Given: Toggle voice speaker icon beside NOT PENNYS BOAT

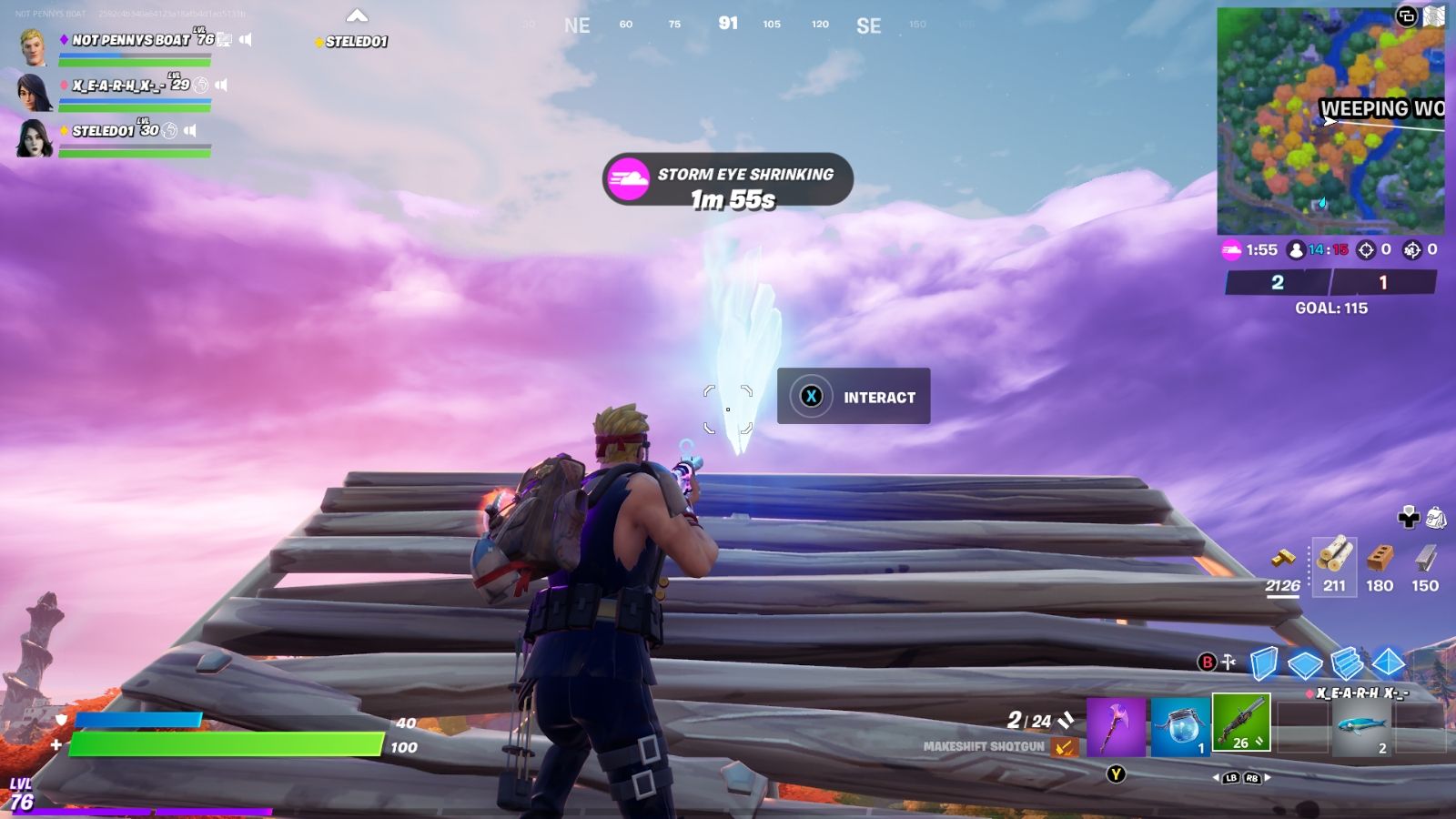Looking at the screenshot, I should [x=246, y=39].
